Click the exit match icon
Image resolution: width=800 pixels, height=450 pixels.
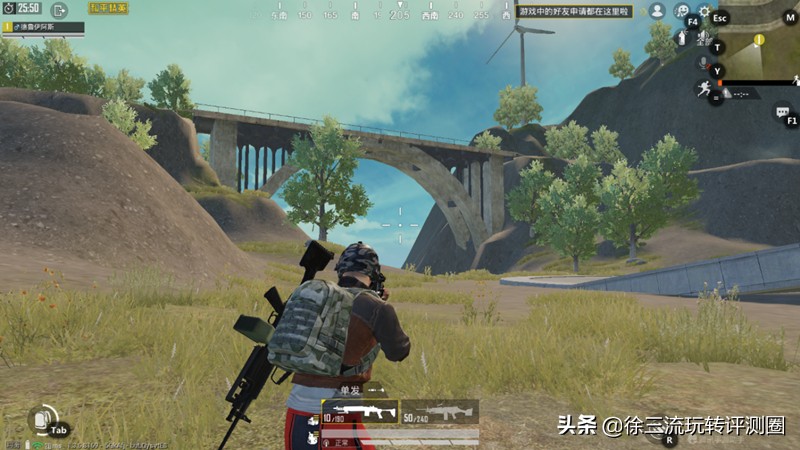point(59,10)
